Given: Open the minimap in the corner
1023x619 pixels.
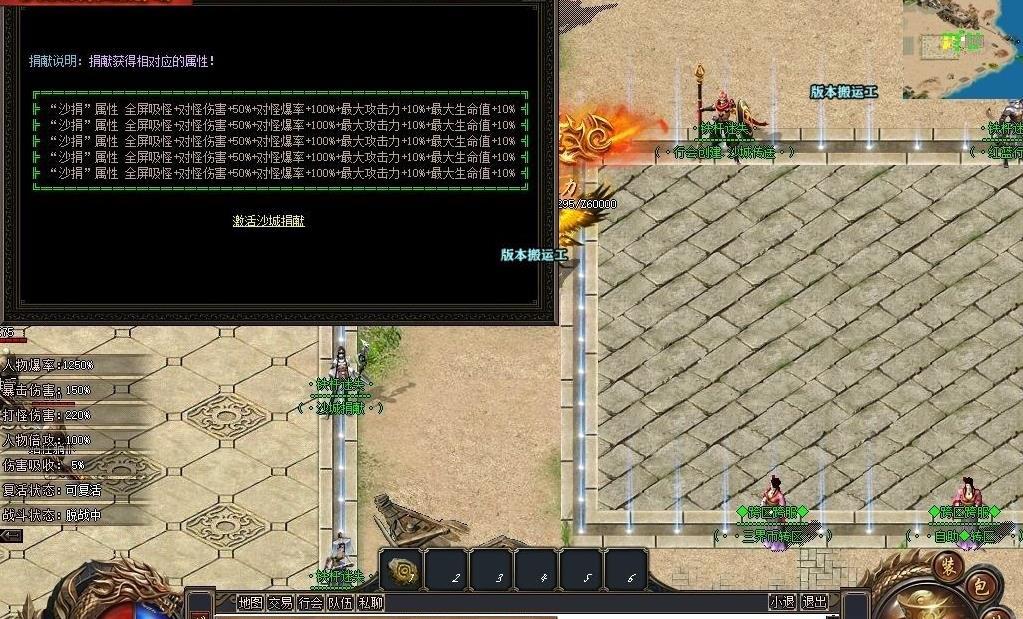Looking at the screenshot, I should 962,48.
